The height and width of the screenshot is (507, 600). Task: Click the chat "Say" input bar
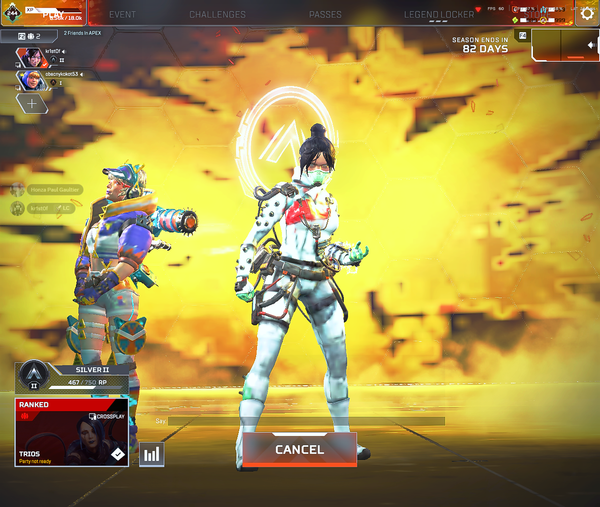pos(300,421)
